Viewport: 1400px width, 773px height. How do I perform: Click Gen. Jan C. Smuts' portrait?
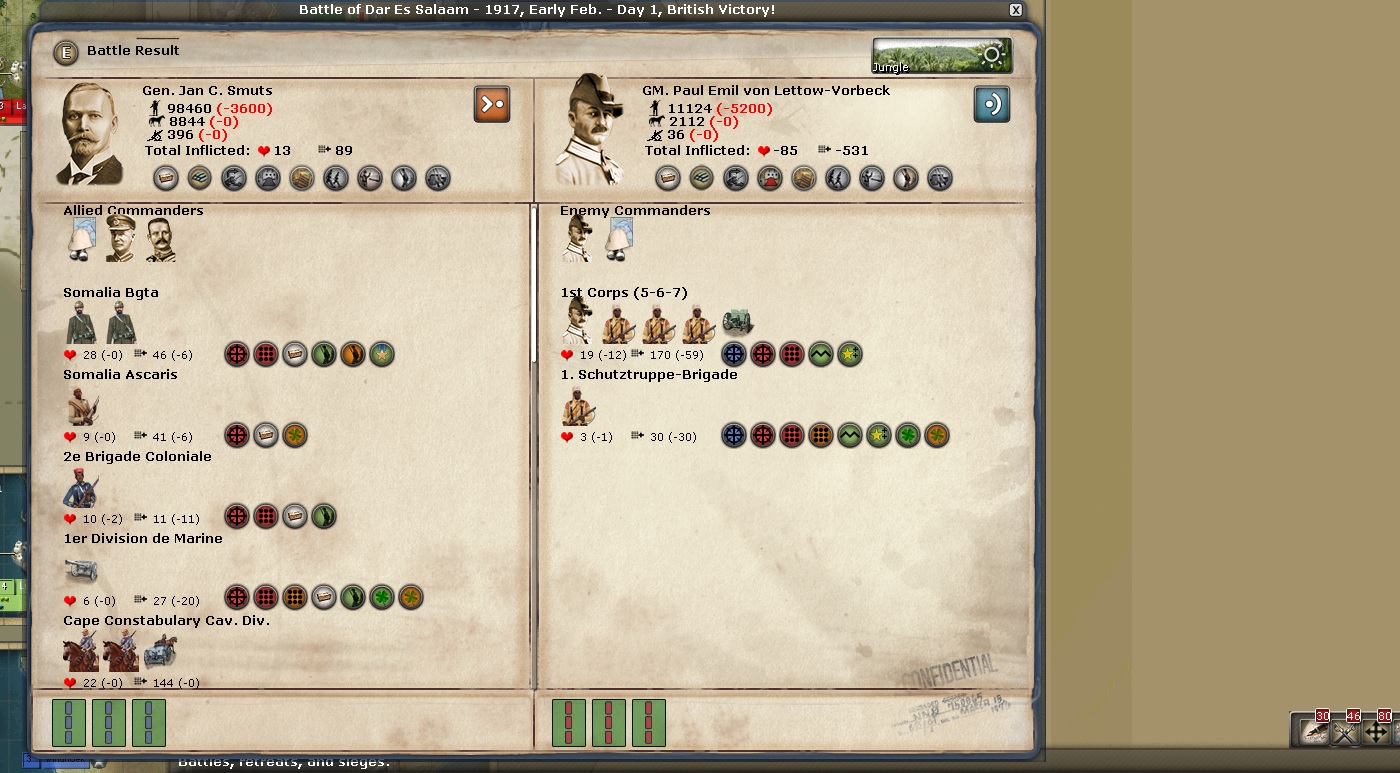[x=92, y=135]
